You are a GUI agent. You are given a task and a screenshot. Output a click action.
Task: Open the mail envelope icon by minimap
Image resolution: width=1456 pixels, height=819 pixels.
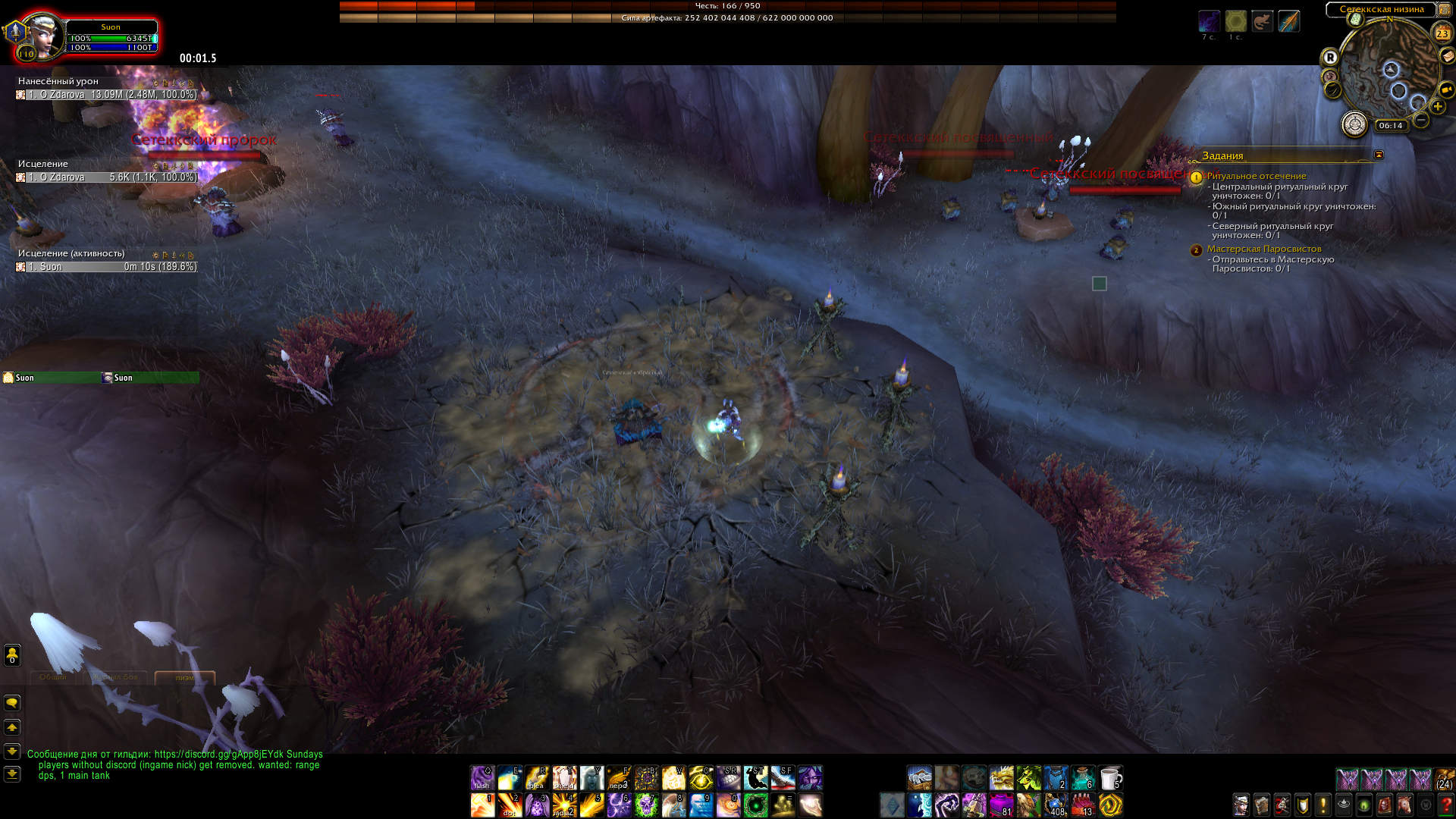[1447, 55]
